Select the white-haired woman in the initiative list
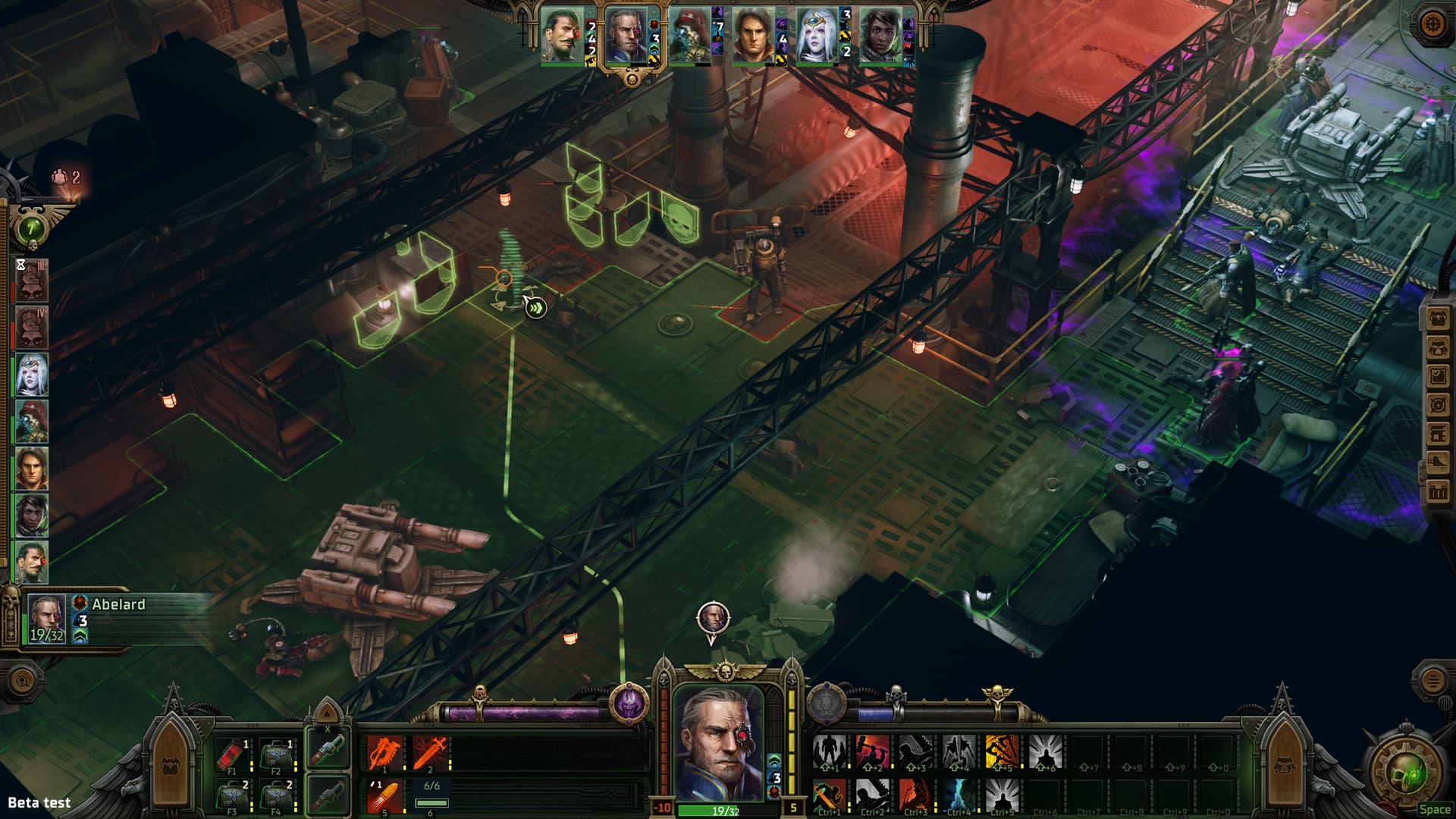Viewport: 1456px width, 819px height. pyautogui.click(x=32, y=375)
